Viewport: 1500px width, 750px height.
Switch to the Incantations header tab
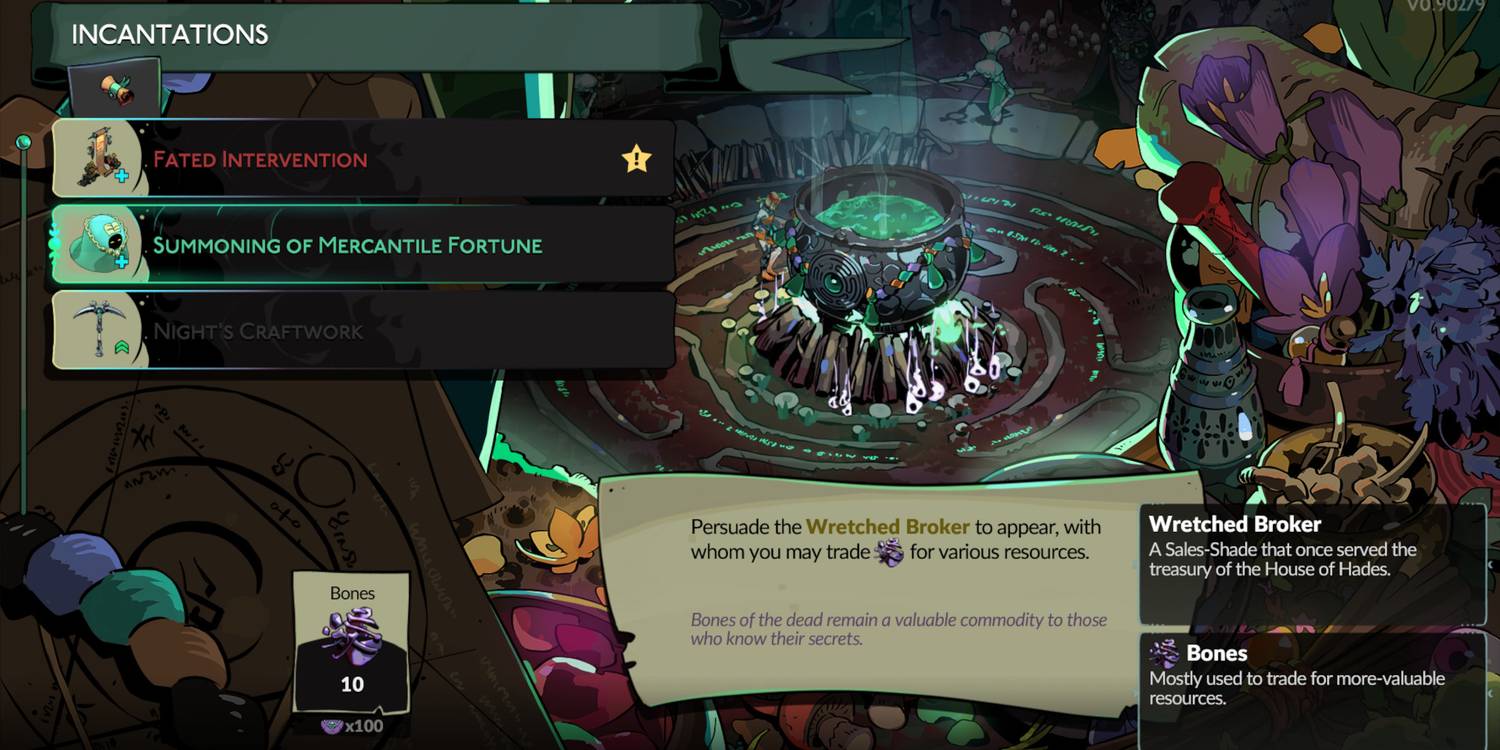[x=168, y=34]
